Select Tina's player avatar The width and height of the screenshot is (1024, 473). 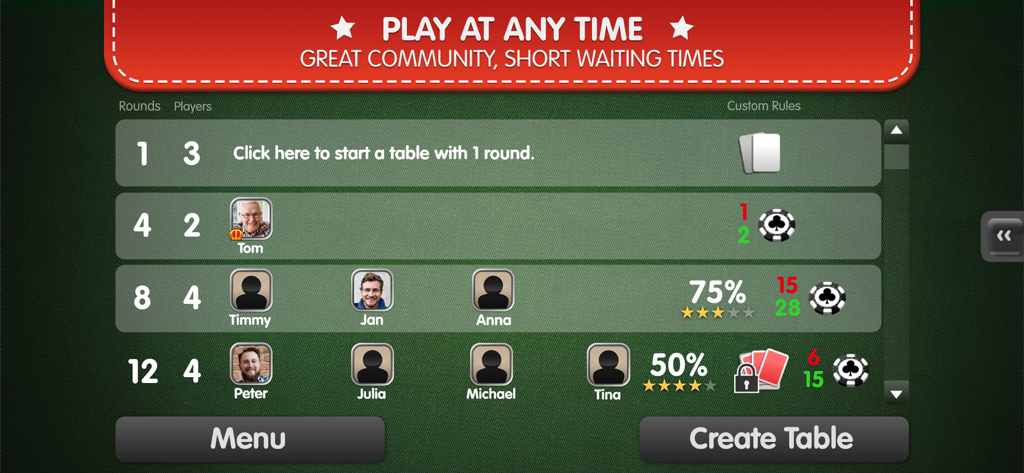pyautogui.click(x=607, y=365)
